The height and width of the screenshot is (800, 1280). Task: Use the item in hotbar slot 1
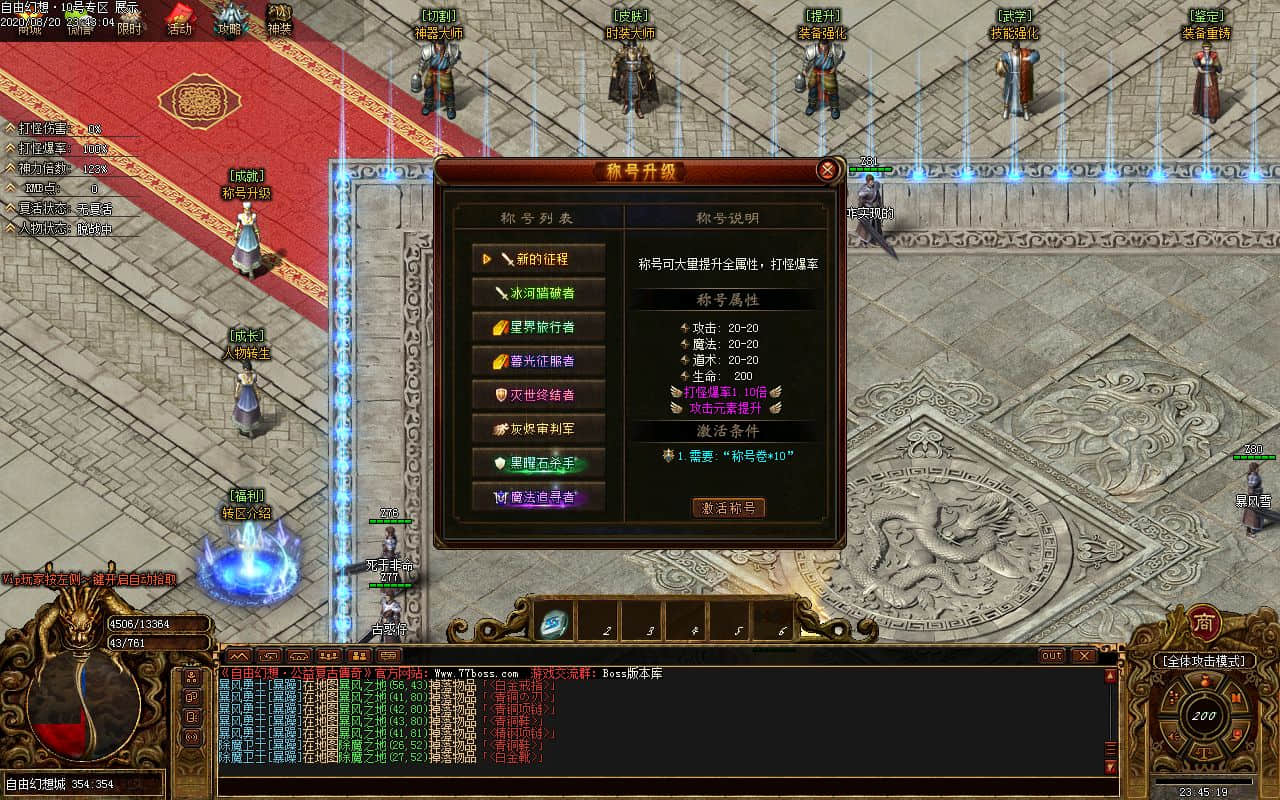coord(554,624)
